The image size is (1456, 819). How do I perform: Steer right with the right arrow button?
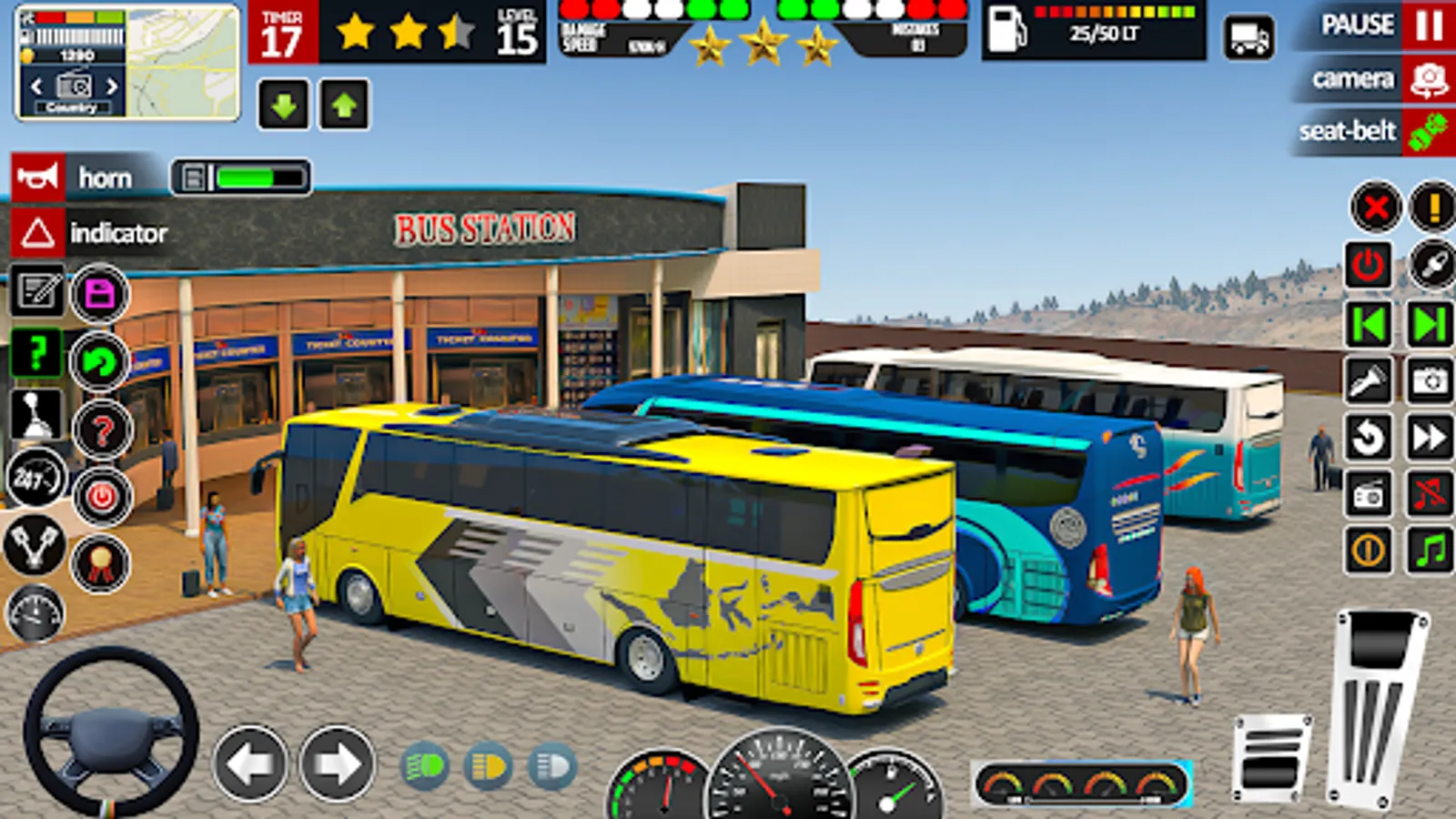pyautogui.click(x=337, y=764)
